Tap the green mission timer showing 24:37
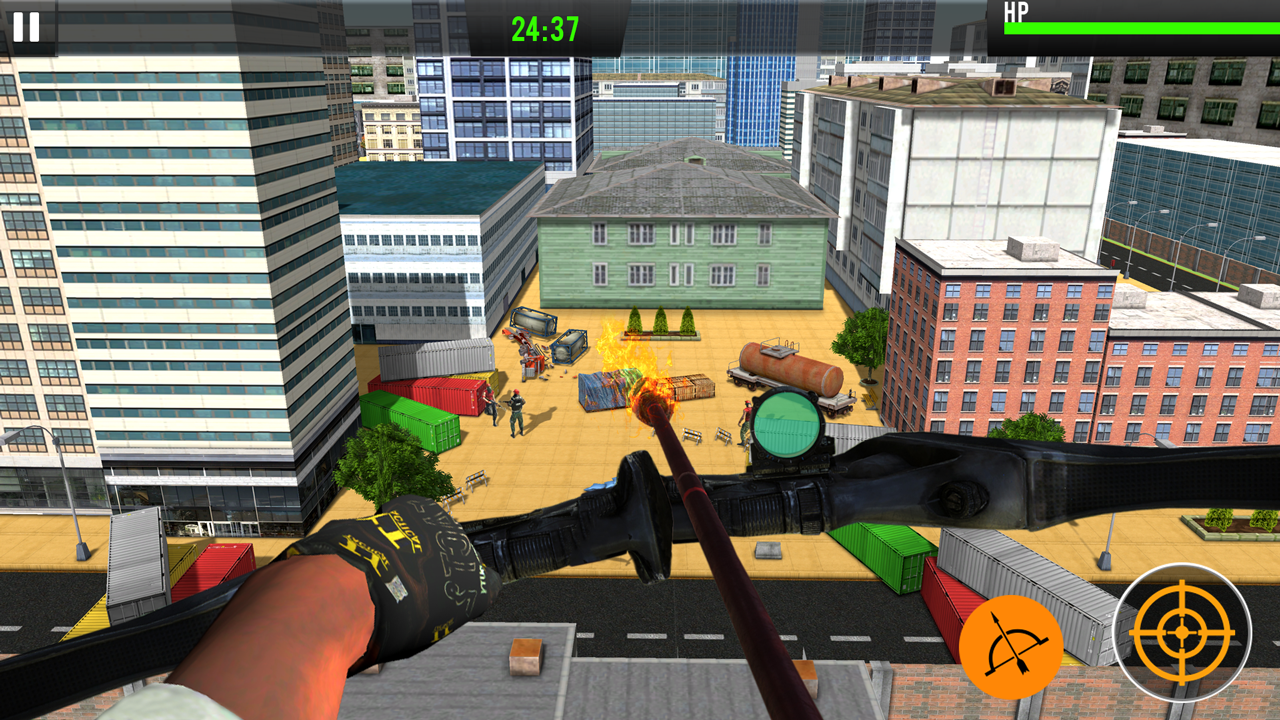The image size is (1280, 720). [x=545, y=29]
